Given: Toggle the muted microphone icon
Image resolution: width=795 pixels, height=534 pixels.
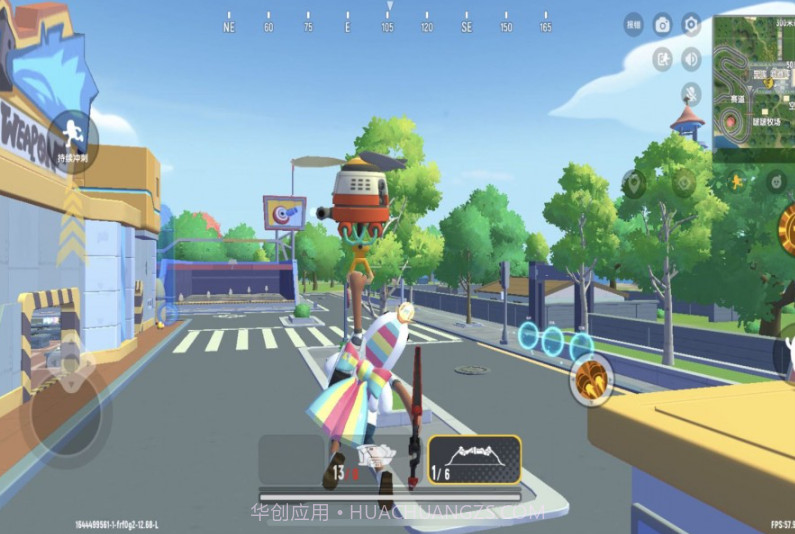Looking at the screenshot, I should (x=691, y=94).
